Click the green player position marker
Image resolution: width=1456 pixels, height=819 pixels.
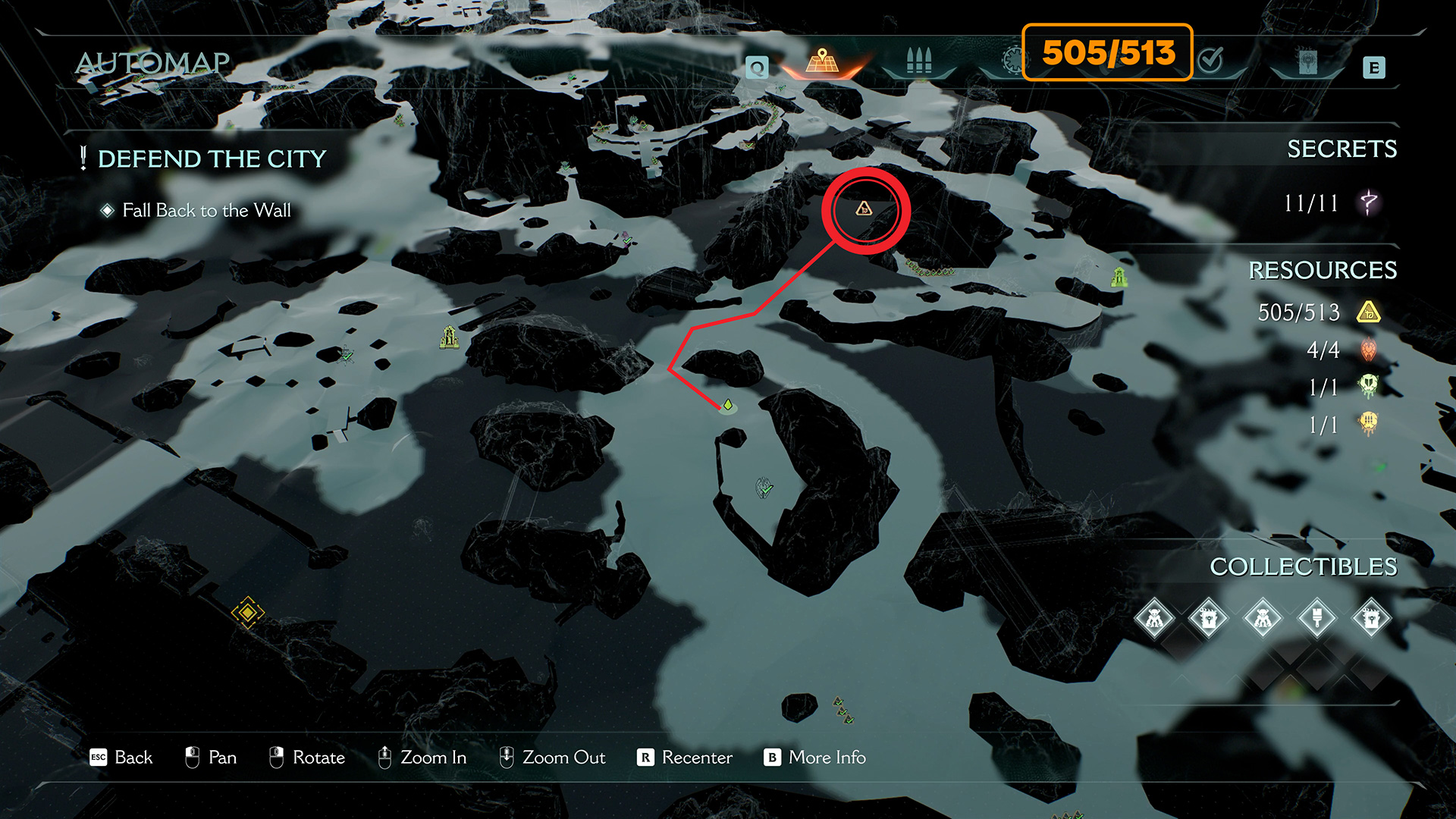pyautogui.click(x=728, y=405)
